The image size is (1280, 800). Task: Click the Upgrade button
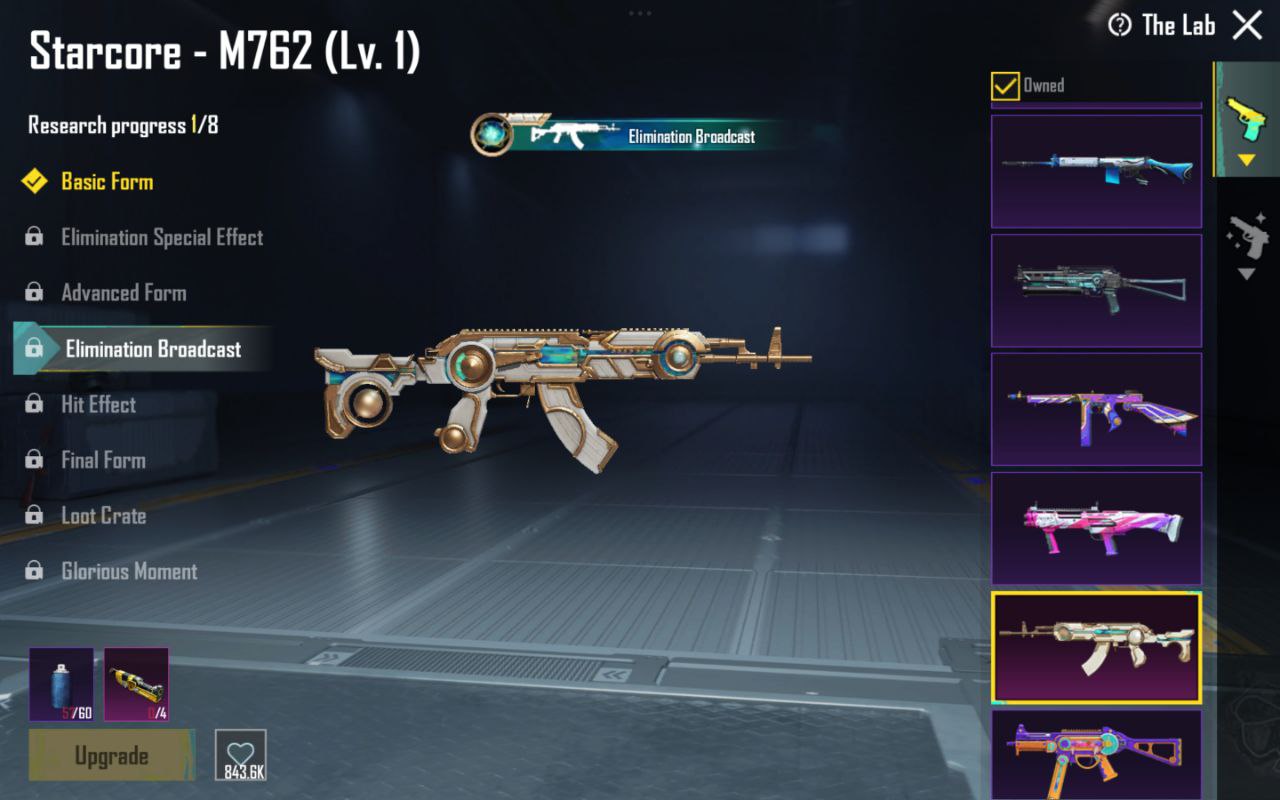coord(111,755)
